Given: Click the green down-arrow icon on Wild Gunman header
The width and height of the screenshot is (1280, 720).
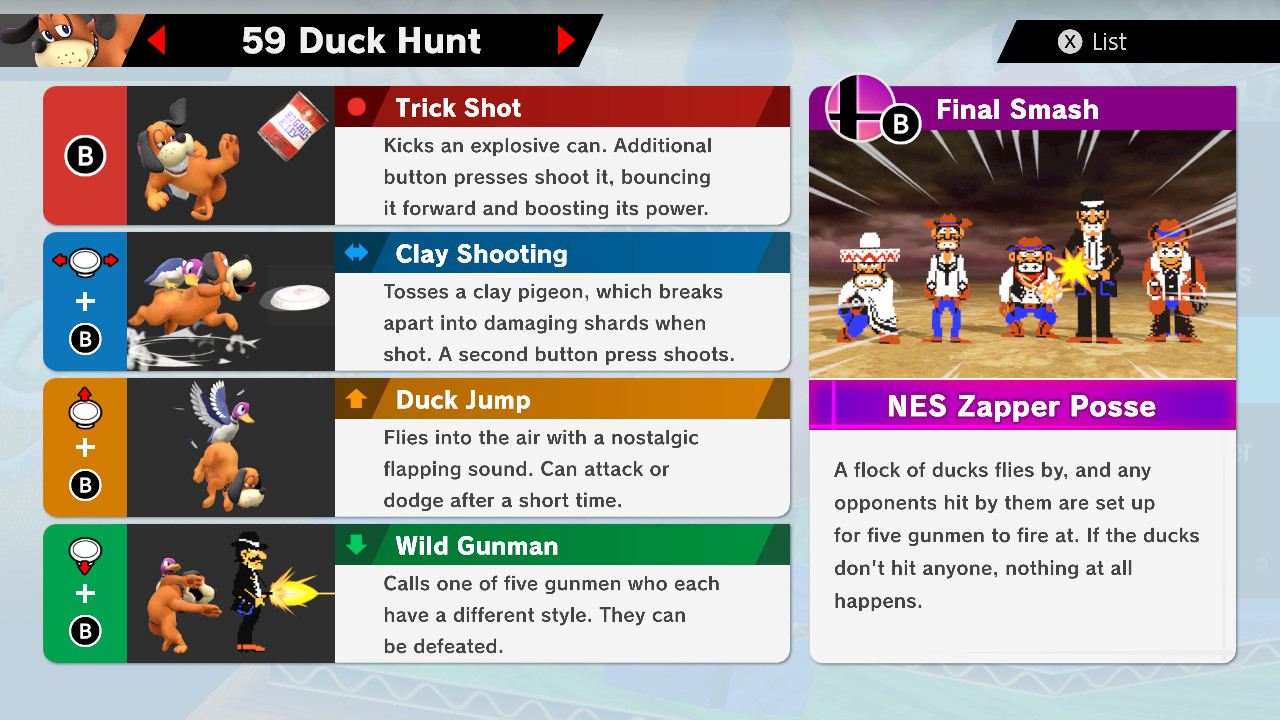Looking at the screenshot, I should [357, 545].
